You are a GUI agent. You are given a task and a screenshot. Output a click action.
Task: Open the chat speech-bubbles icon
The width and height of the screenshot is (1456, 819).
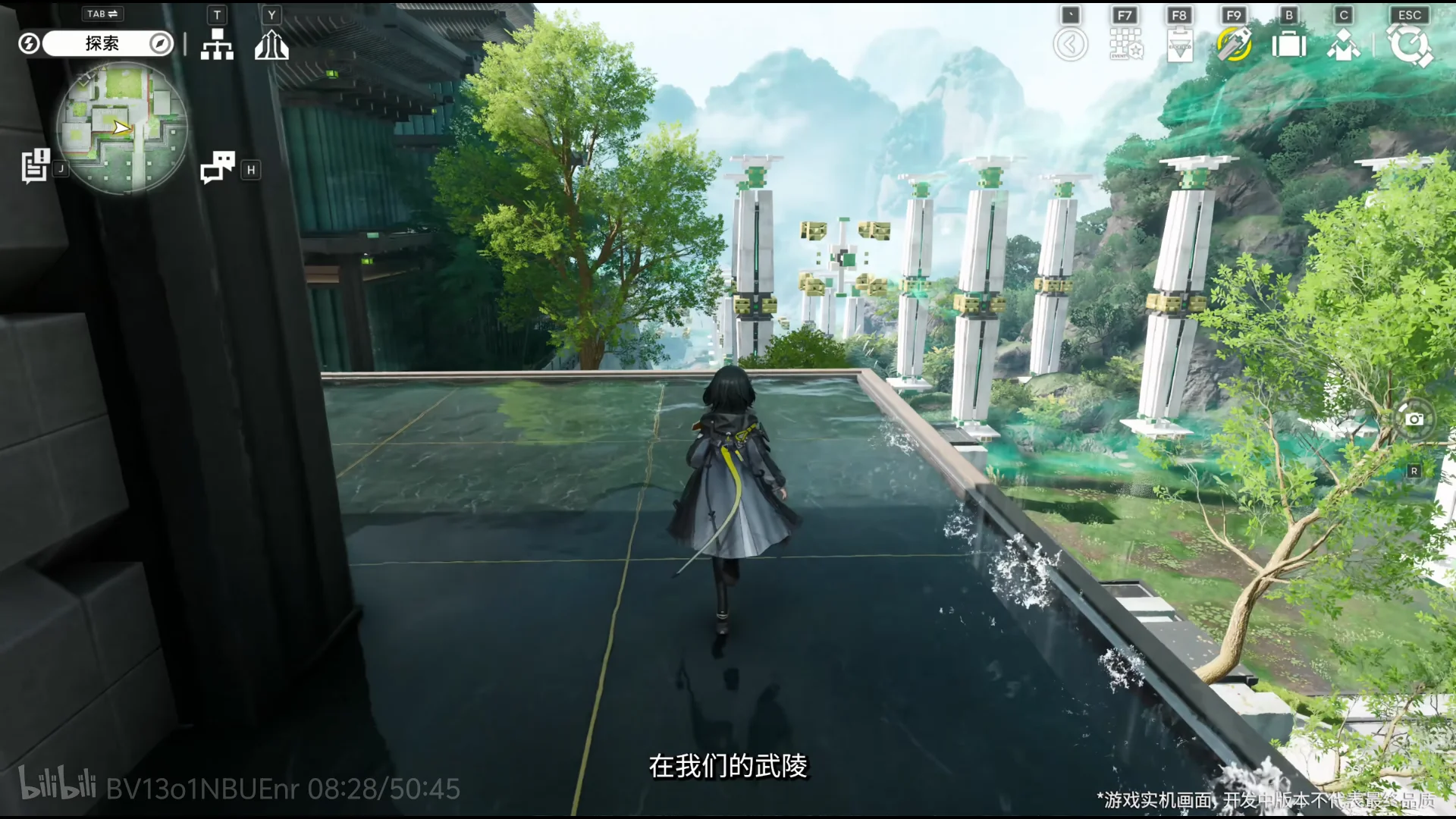(x=218, y=168)
